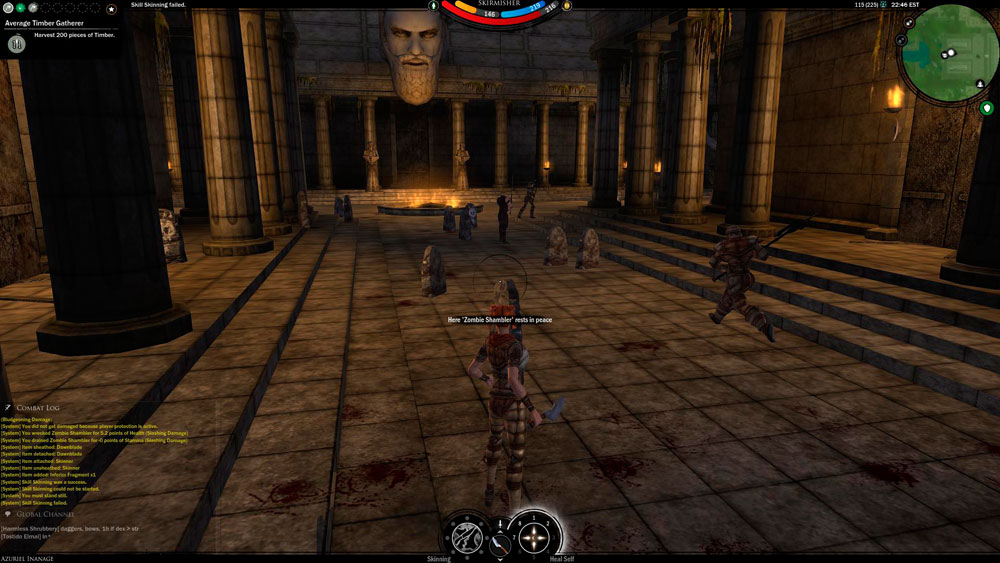Click the currency icon beside 115 (225)
This screenshot has height=563, width=1000.
point(884,5)
